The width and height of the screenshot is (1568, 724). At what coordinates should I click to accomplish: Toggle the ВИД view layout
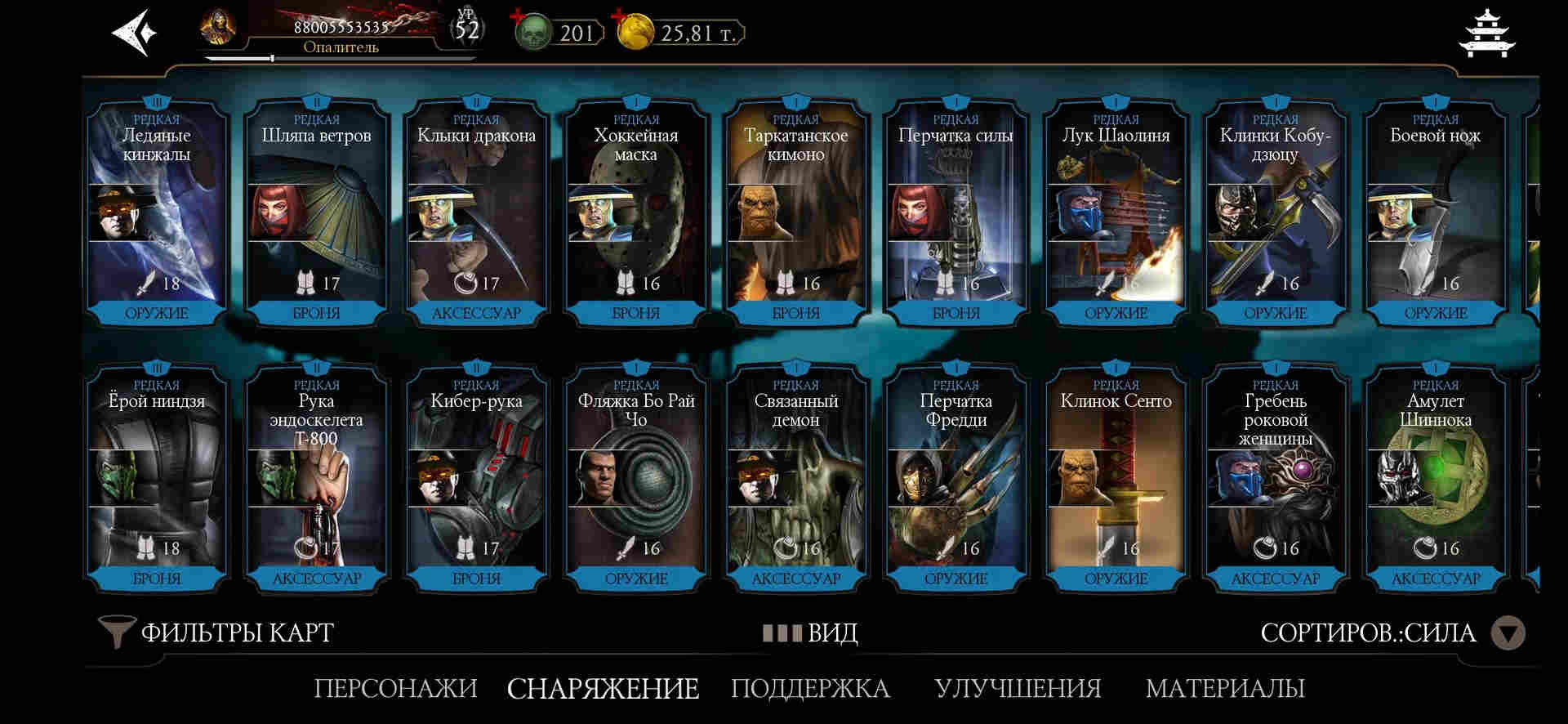pos(810,633)
